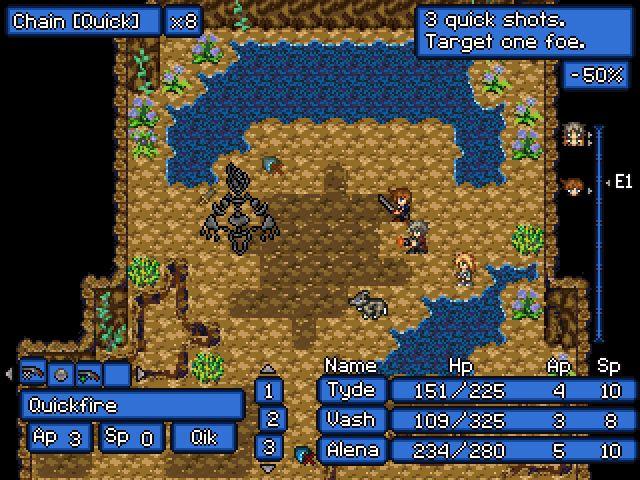640x480 pixels.
Task: Select Alena in the party list
Action: coord(351,449)
